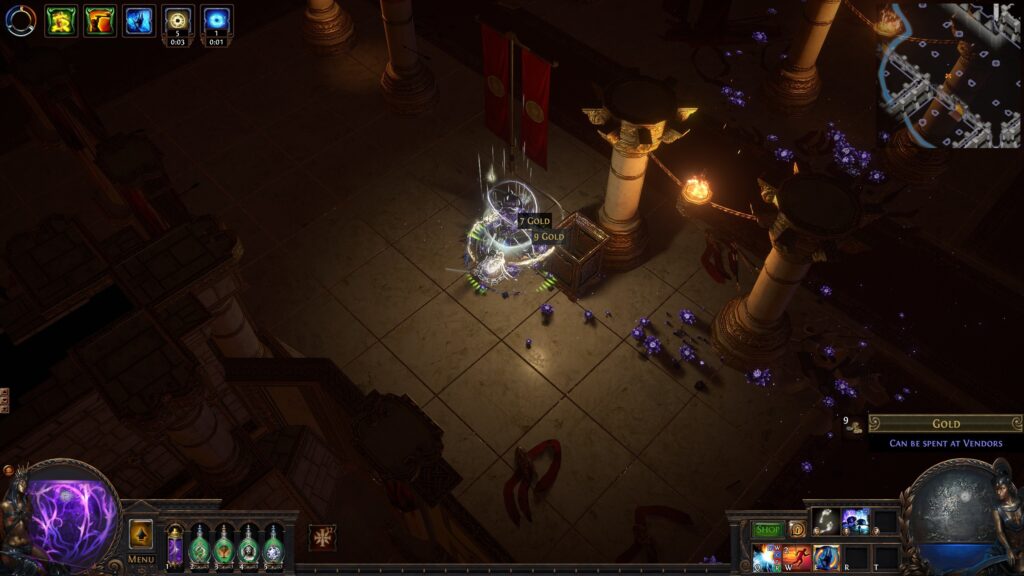
Task: Click the yellow-green buff icon
Action: pyautogui.click(x=61, y=20)
